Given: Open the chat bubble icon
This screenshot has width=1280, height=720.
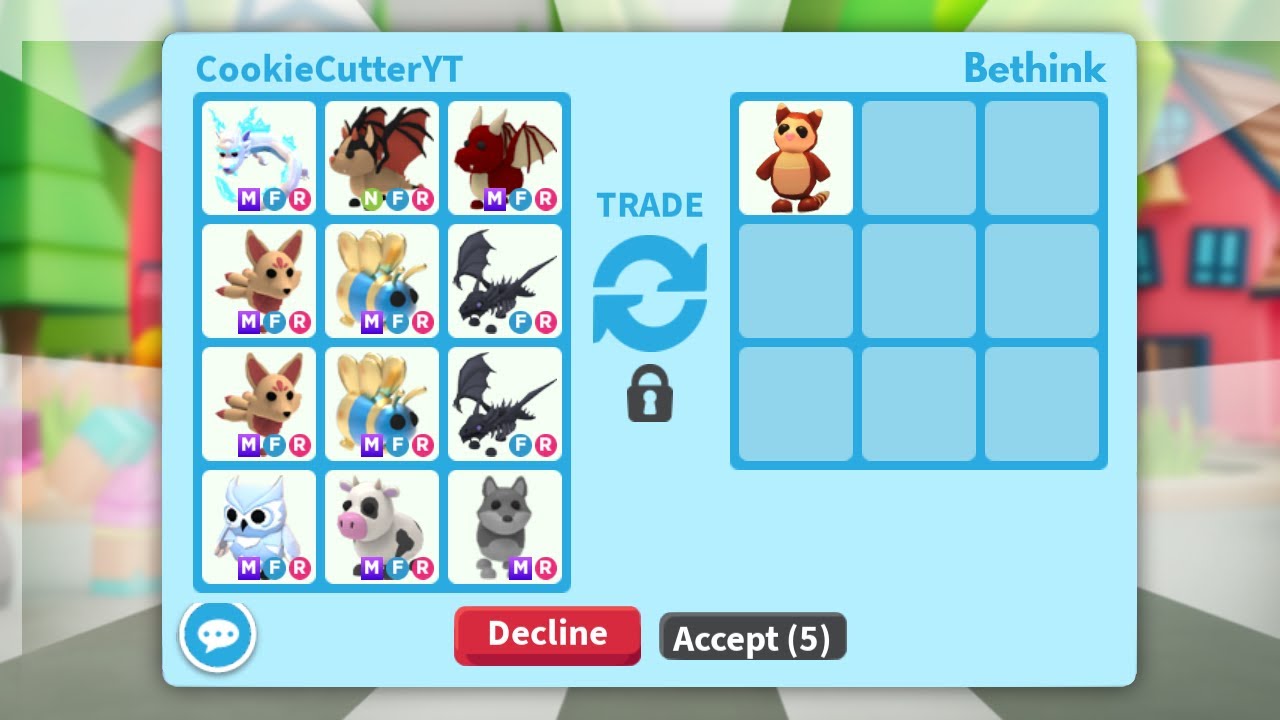Looking at the screenshot, I should coord(218,635).
